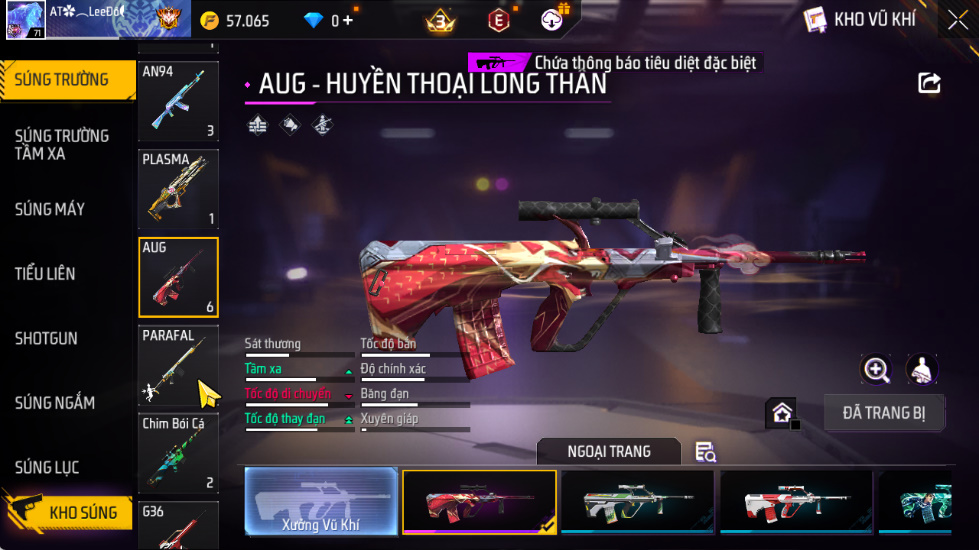The image size is (979, 550).
Task: Share the AUG skin
Action: (930, 83)
